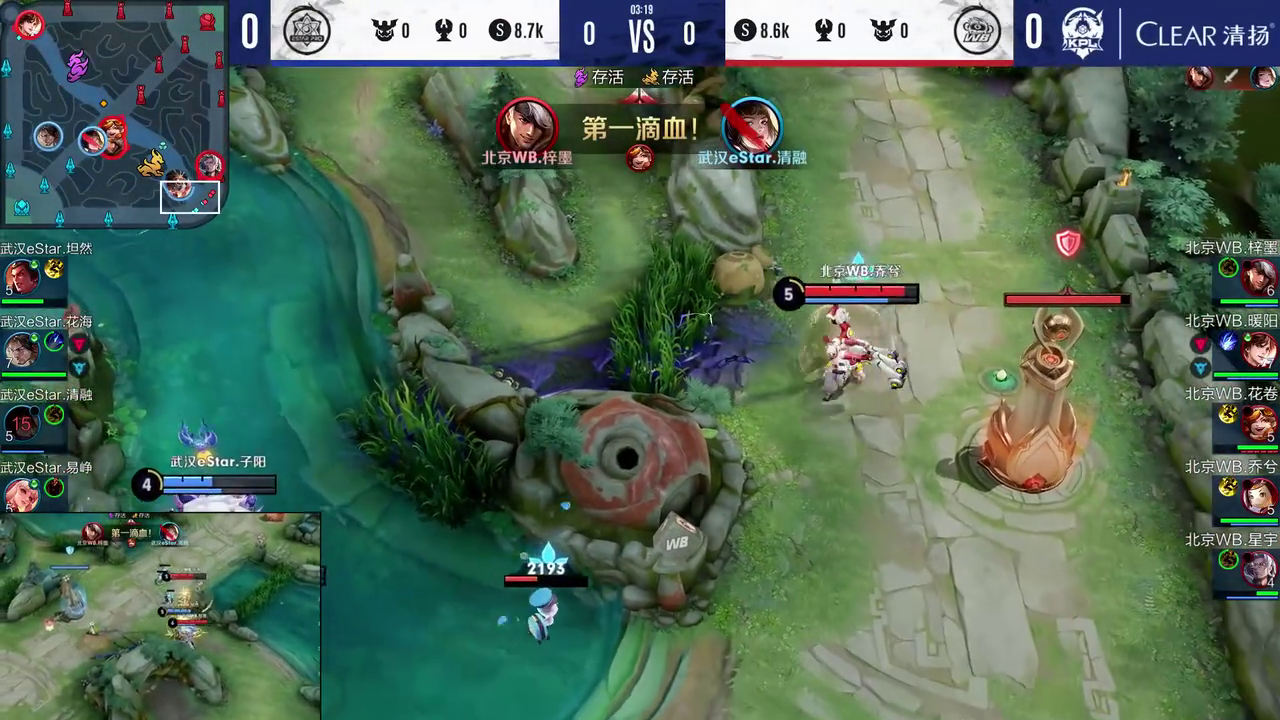Pick eStar player 易峥's hero portrait

pyautogui.click(x=22, y=494)
